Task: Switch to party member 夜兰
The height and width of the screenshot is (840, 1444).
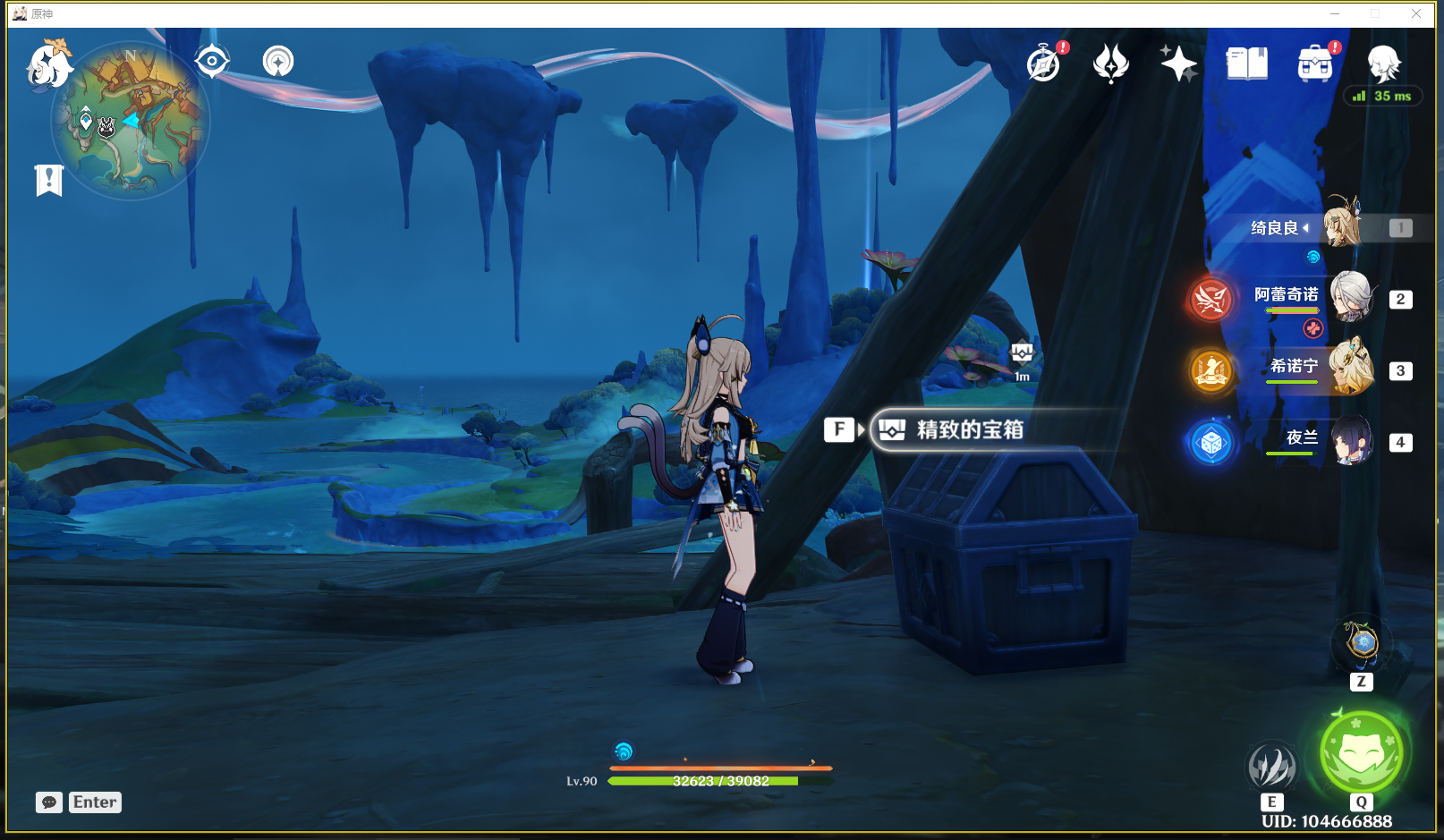Action: (x=1350, y=440)
